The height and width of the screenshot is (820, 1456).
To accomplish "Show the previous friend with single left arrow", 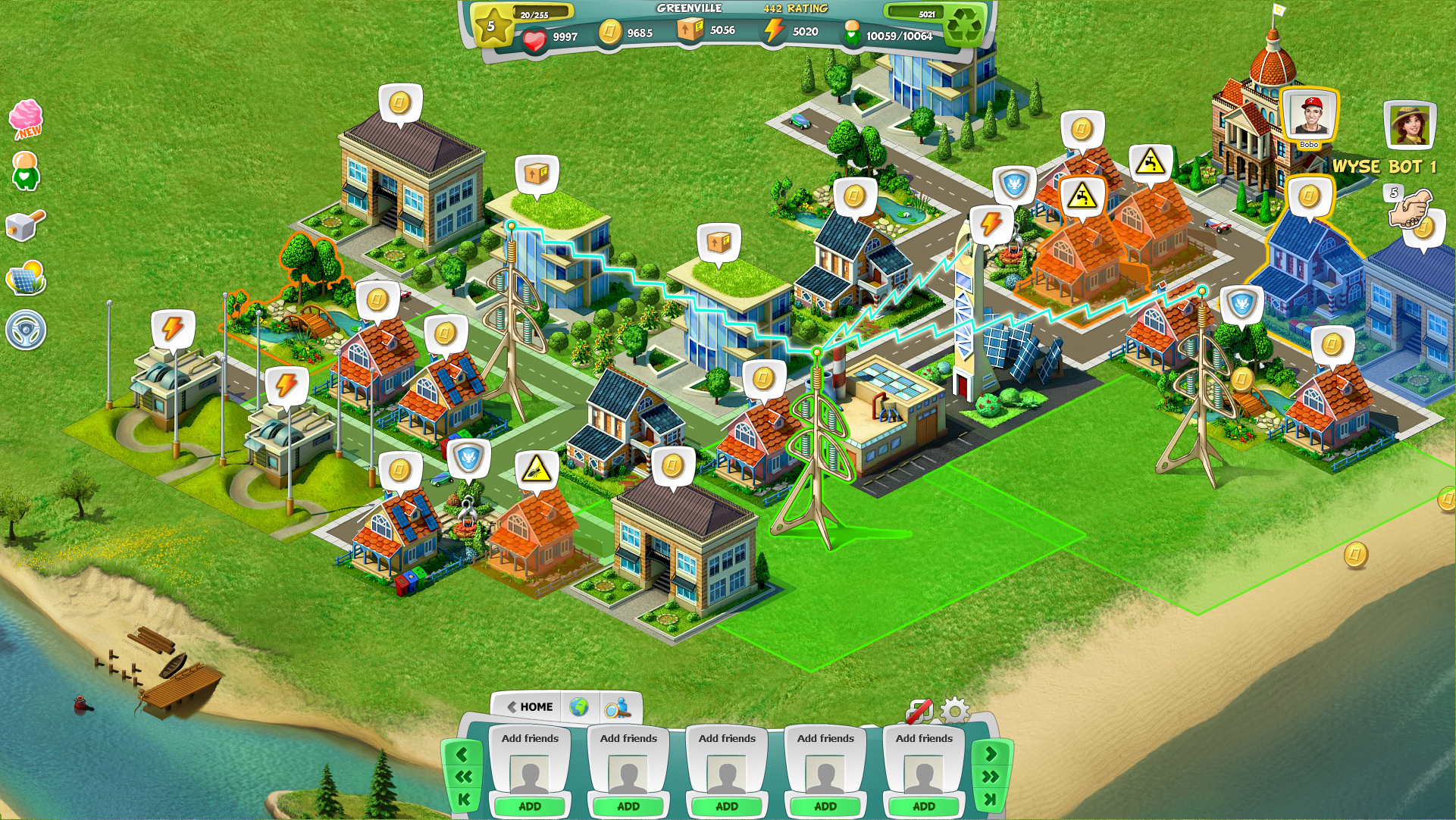I will pyautogui.click(x=463, y=753).
